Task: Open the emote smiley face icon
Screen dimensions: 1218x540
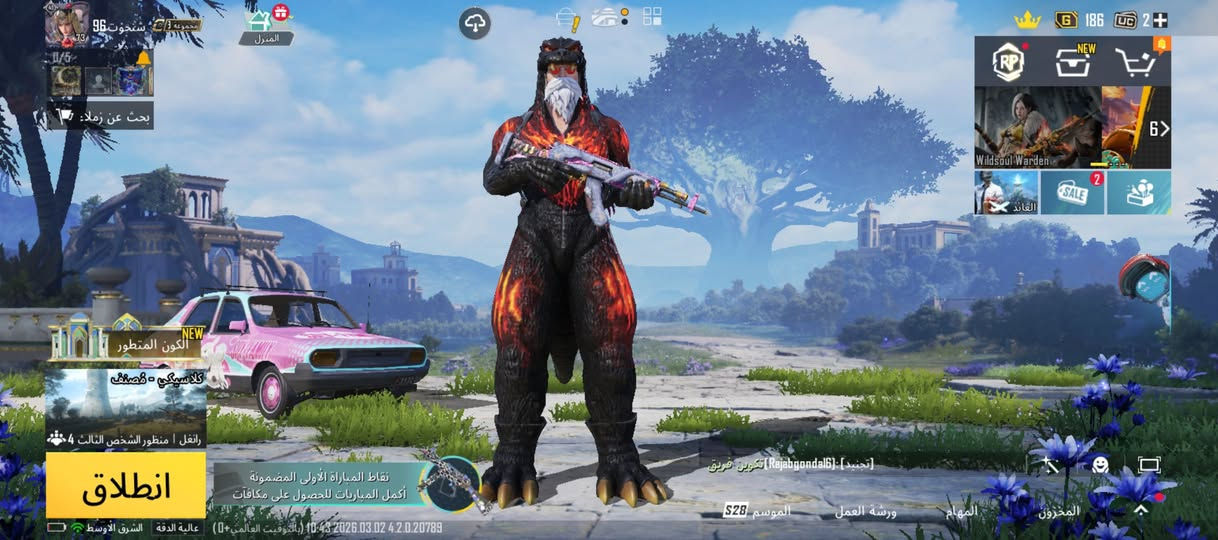Action: [1100, 465]
